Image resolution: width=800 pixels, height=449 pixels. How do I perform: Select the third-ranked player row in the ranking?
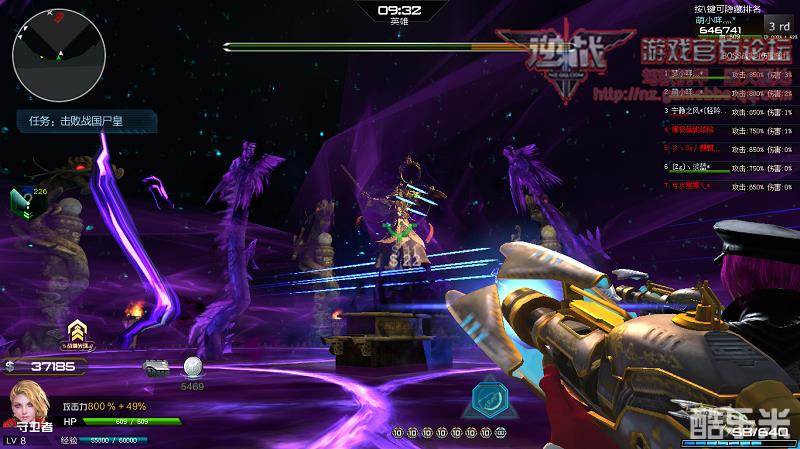pyautogui.click(x=729, y=111)
